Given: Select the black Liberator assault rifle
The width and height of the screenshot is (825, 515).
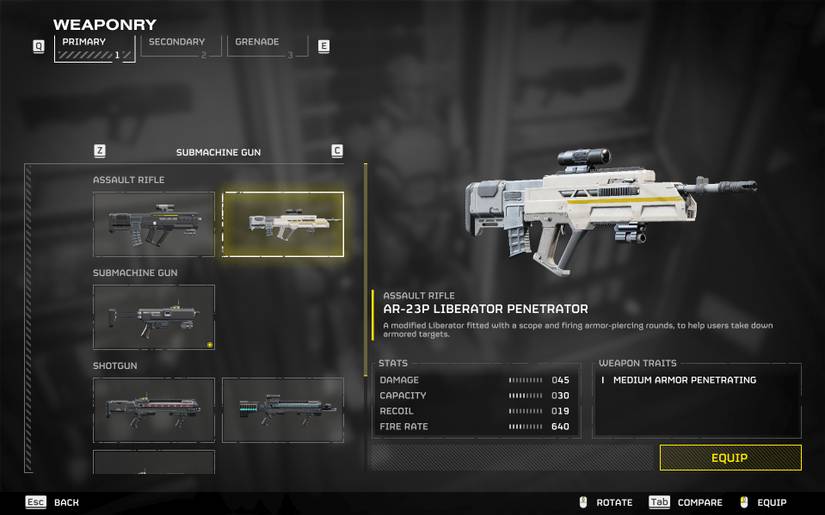Looking at the screenshot, I should pos(154,224).
